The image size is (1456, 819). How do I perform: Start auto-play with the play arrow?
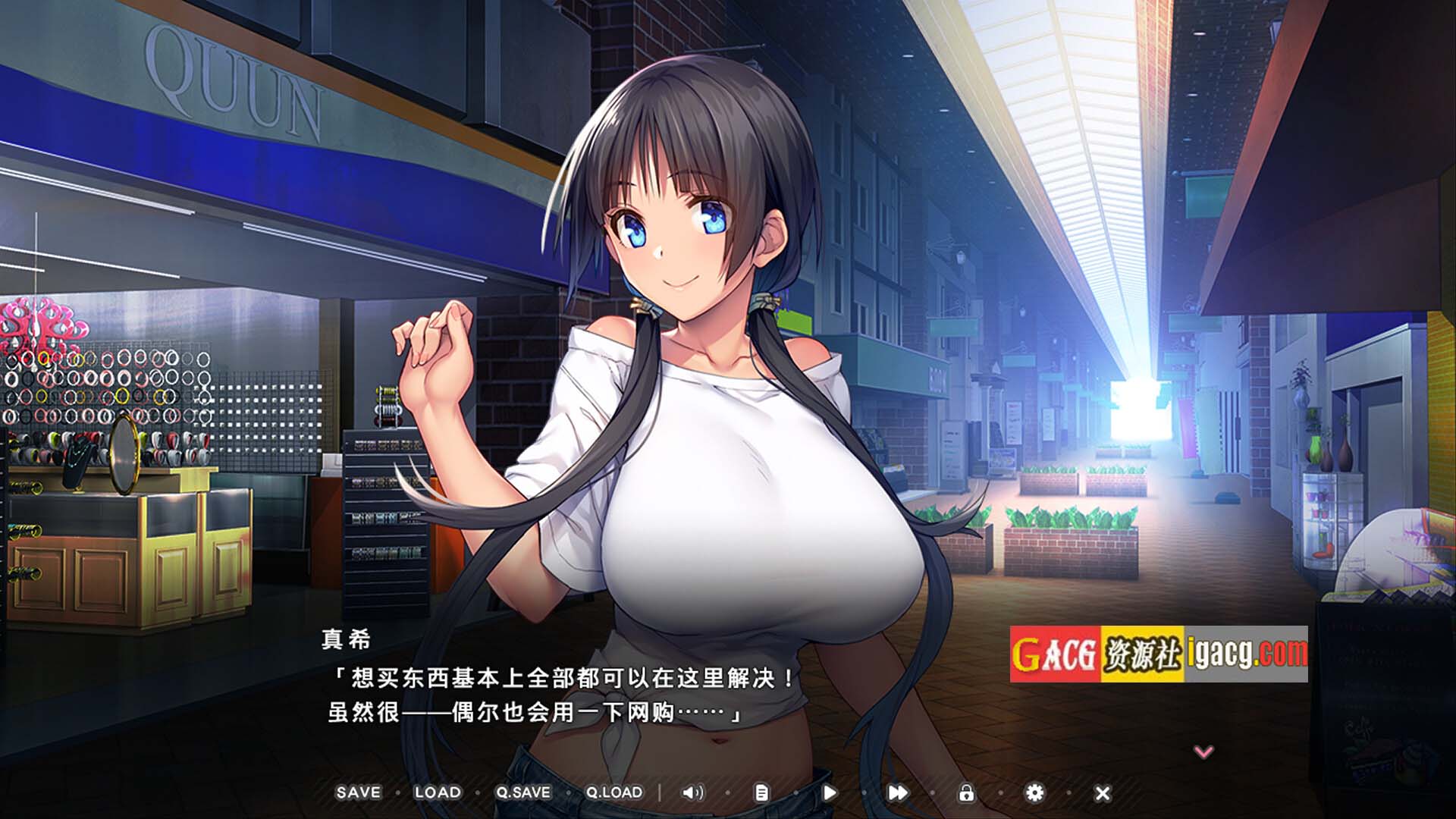[x=830, y=792]
